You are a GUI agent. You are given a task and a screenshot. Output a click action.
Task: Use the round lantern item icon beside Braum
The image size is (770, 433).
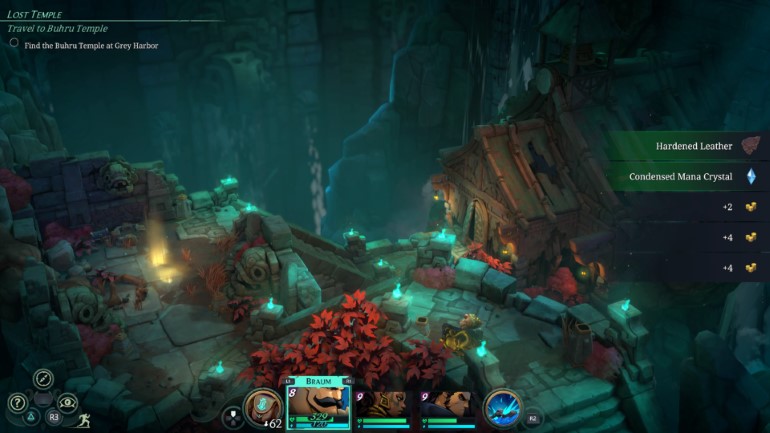coord(262,407)
